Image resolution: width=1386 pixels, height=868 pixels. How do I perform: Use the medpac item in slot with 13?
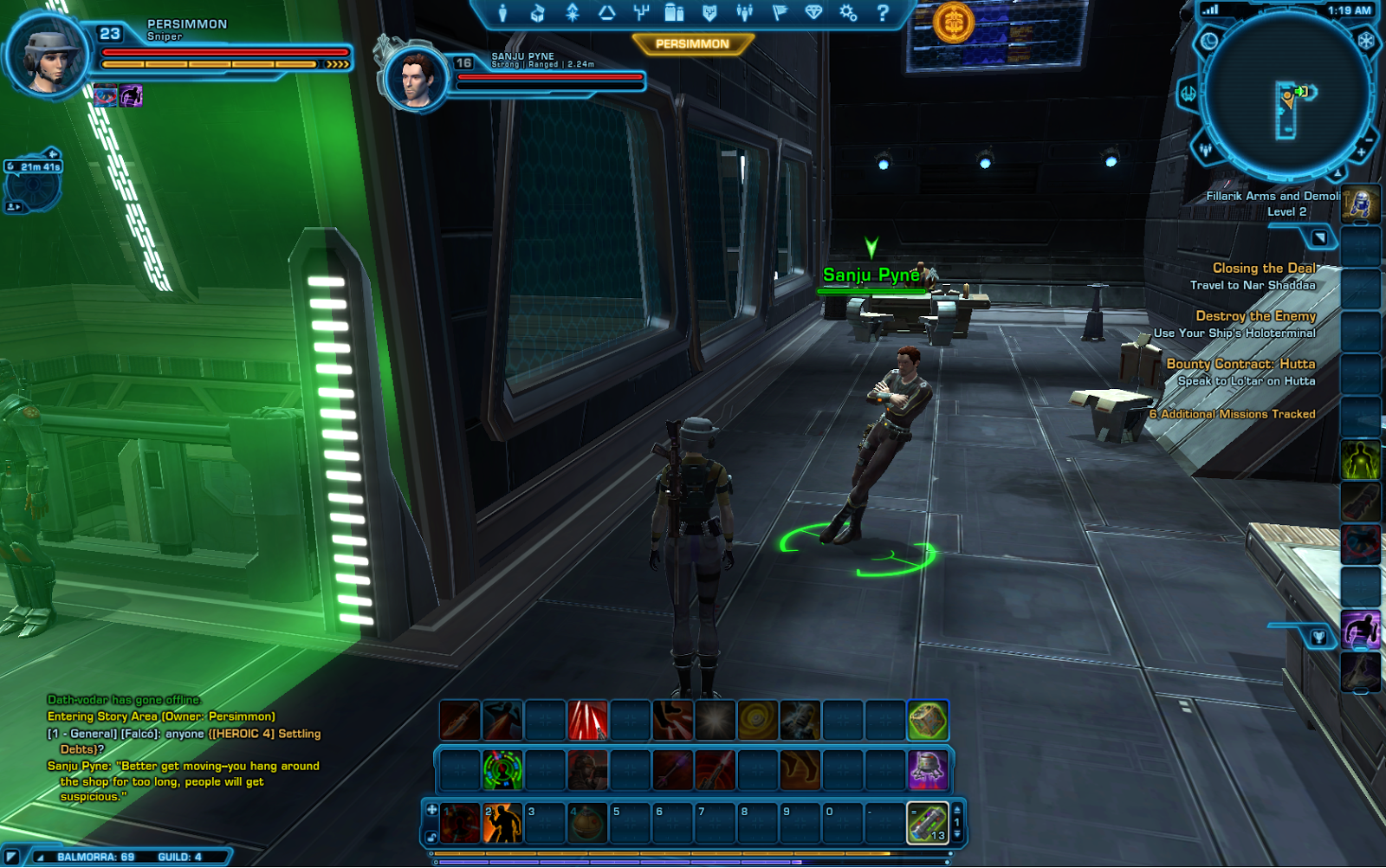click(927, 823)
